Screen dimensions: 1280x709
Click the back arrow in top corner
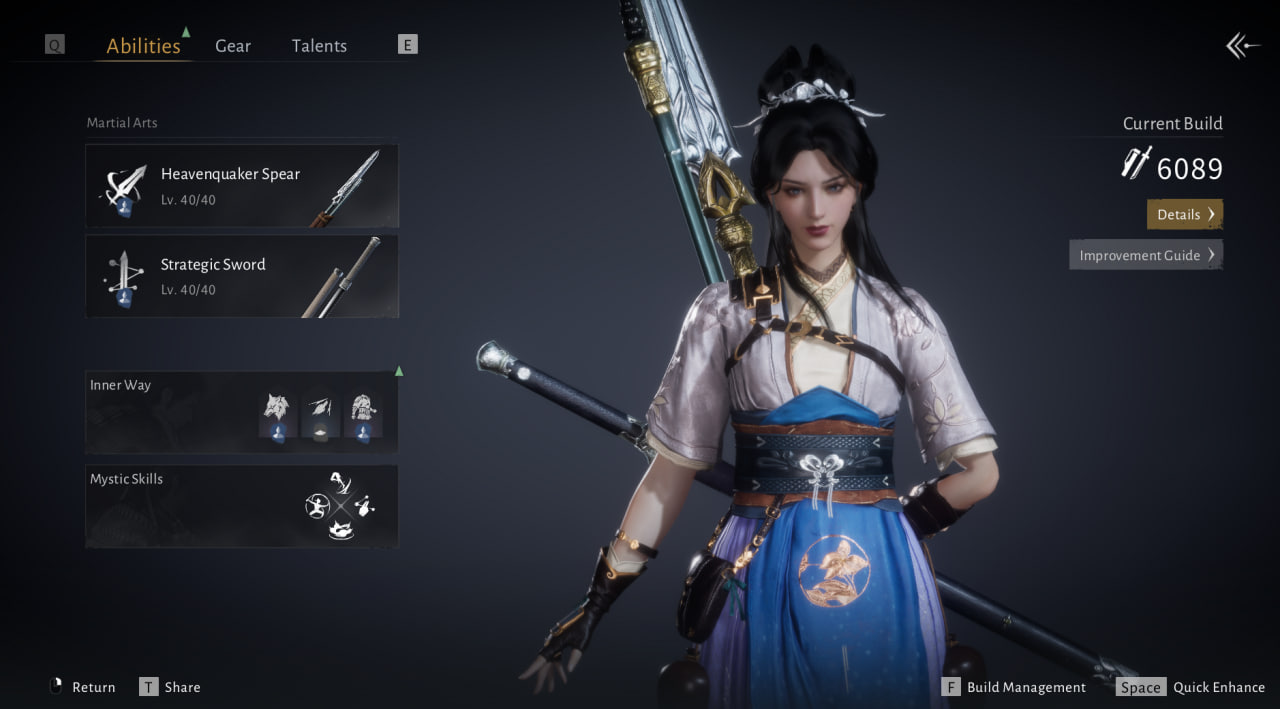point(1241,46)
